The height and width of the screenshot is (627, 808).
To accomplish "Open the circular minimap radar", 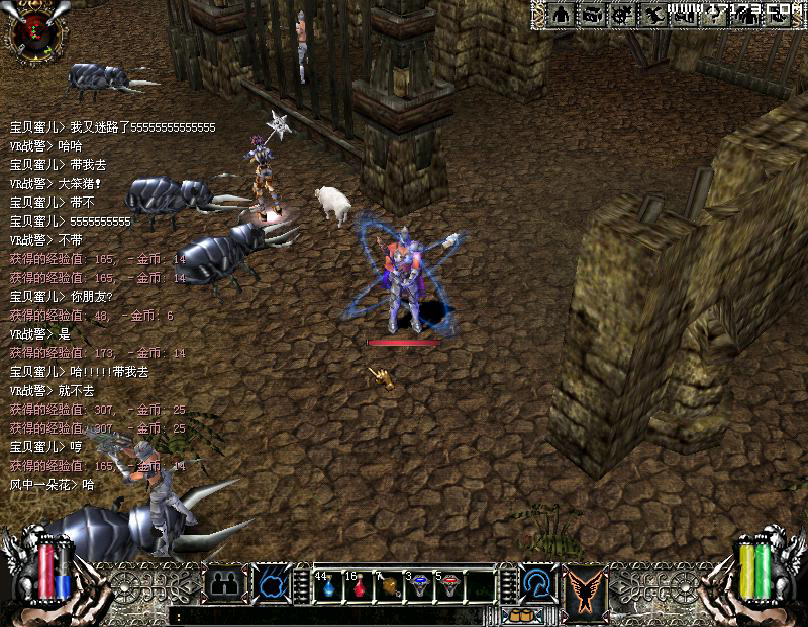I will [35, 31].
